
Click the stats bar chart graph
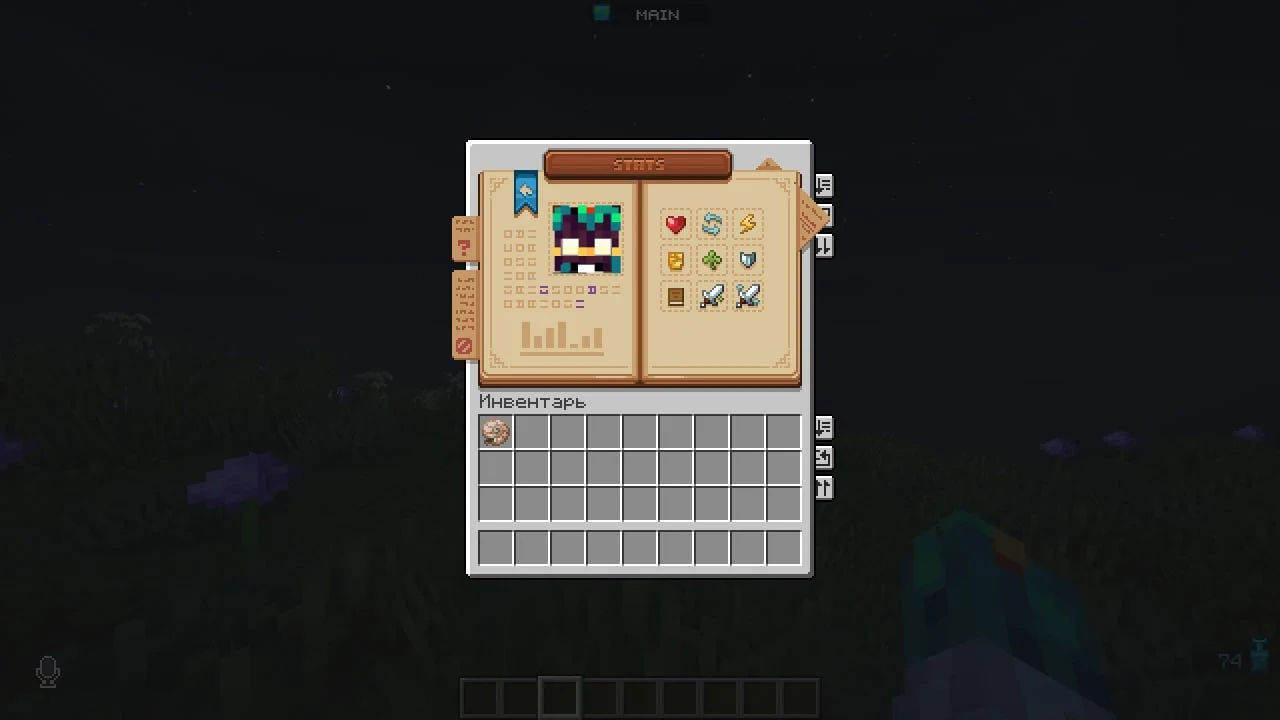pyautogui.click(x=563, y=338)
